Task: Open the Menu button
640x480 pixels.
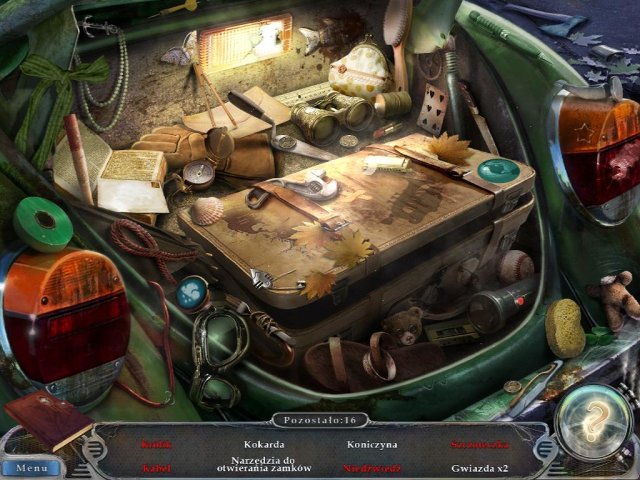Action: pyautogui.click(x=31, y=467)
